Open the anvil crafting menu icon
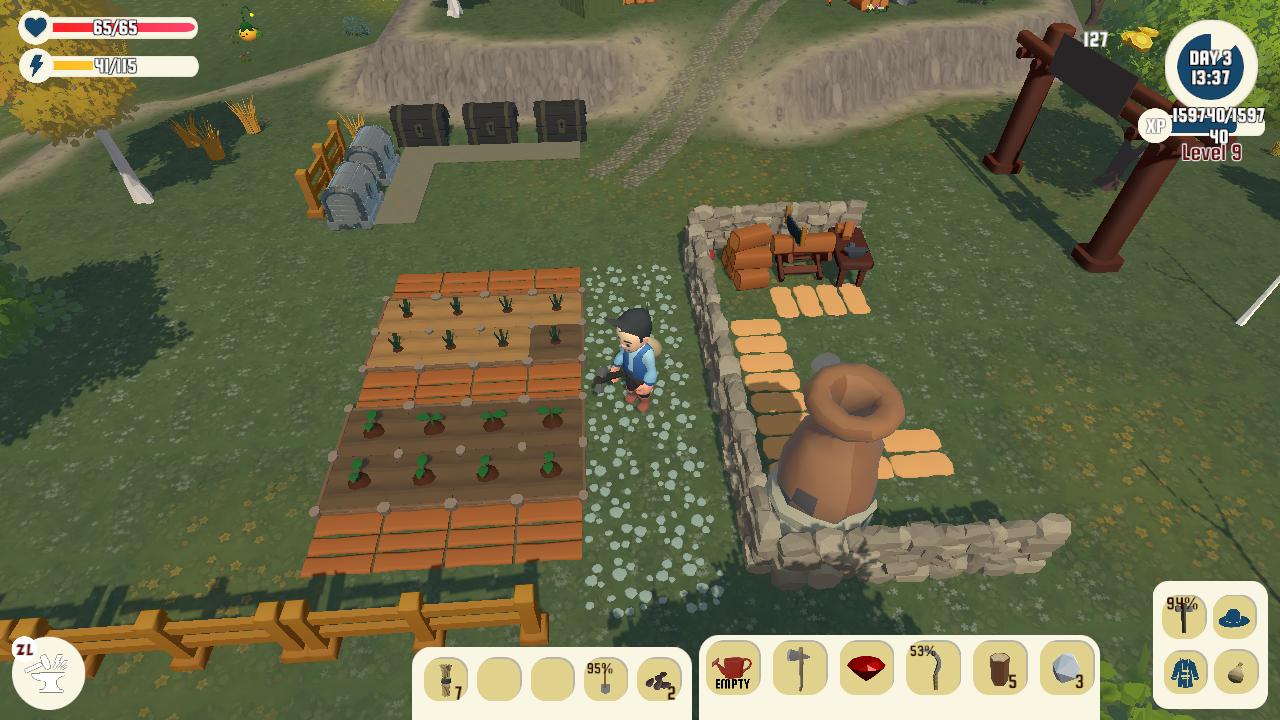Image resolution: width=1280 pixels, height=720 pixels. 48,672
